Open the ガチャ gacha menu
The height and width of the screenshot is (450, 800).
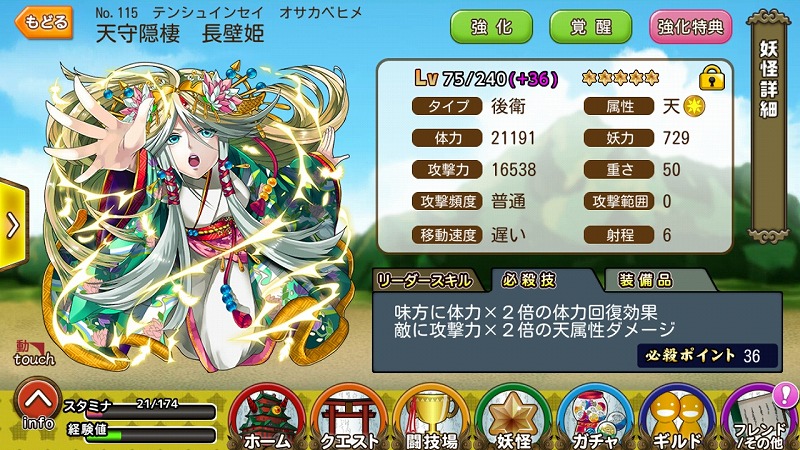click(x=595, y=418)
